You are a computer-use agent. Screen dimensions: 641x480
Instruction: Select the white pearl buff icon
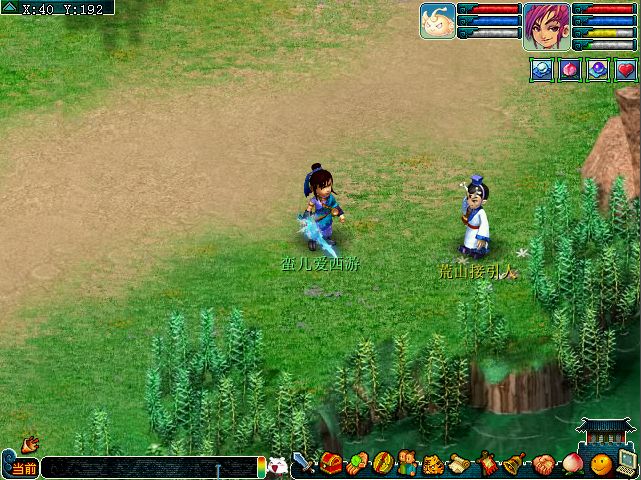pyautogui.click(x=541, y=70)
